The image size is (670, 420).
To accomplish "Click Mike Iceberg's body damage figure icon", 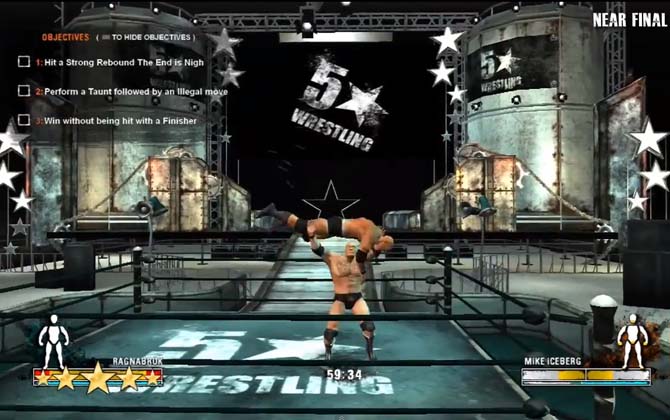I will [632, 340].
